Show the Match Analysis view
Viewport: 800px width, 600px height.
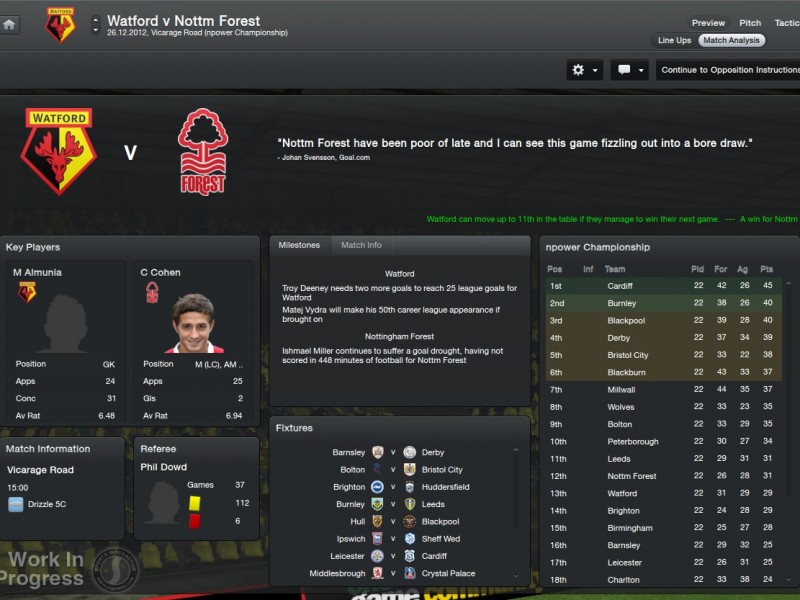[731, 41]
